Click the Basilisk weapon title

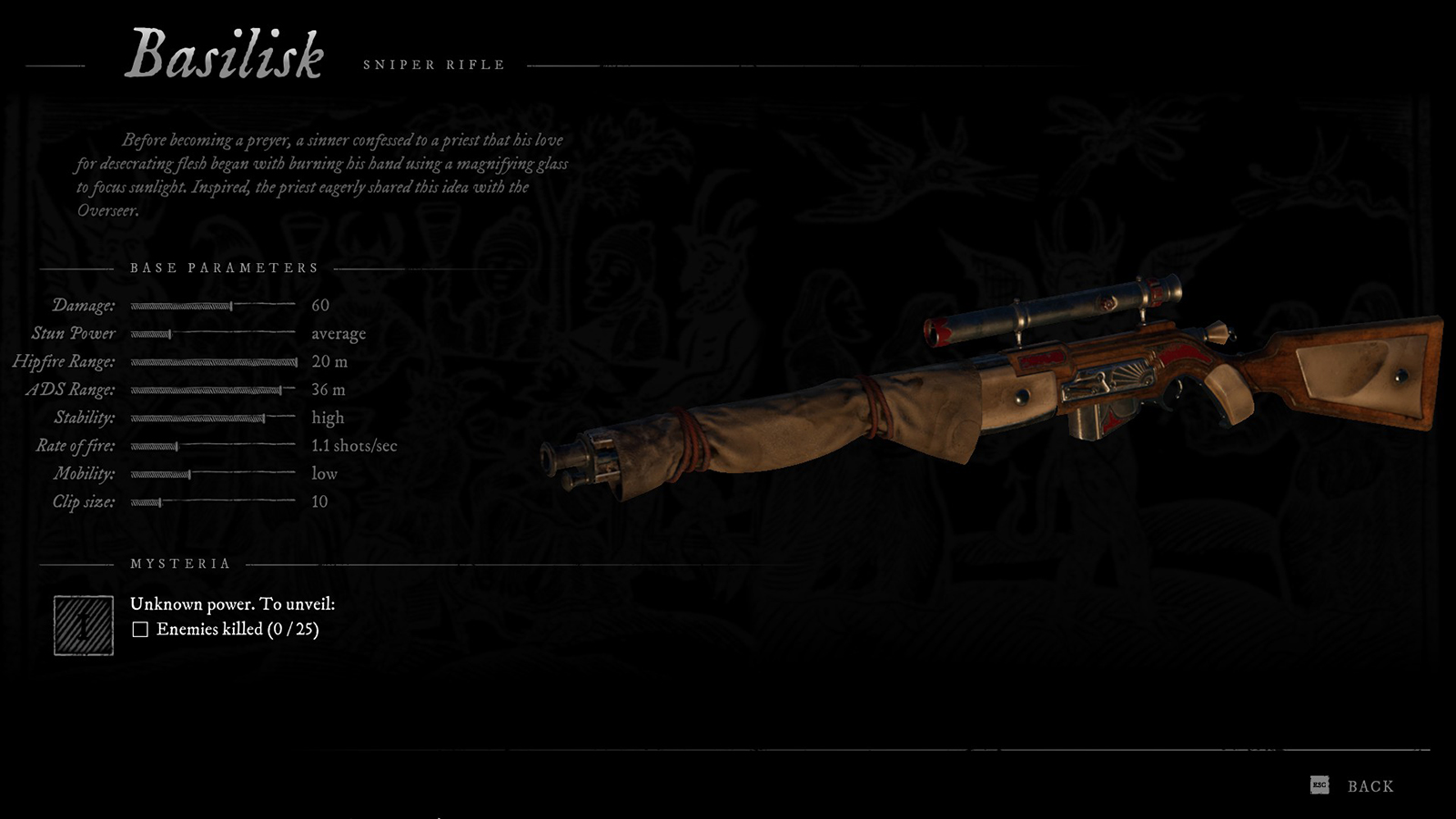pos(229,55)
